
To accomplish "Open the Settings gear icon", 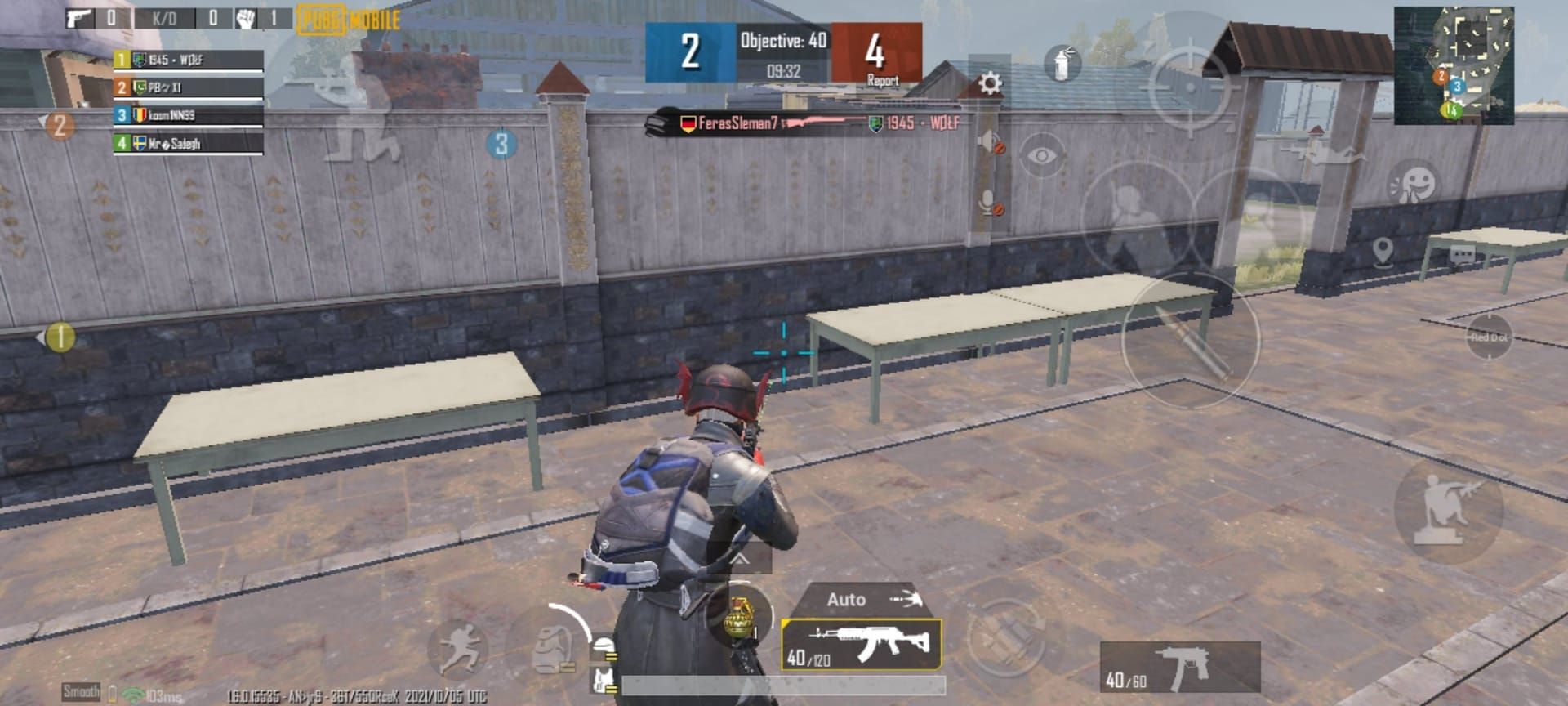I will point(991,83).
